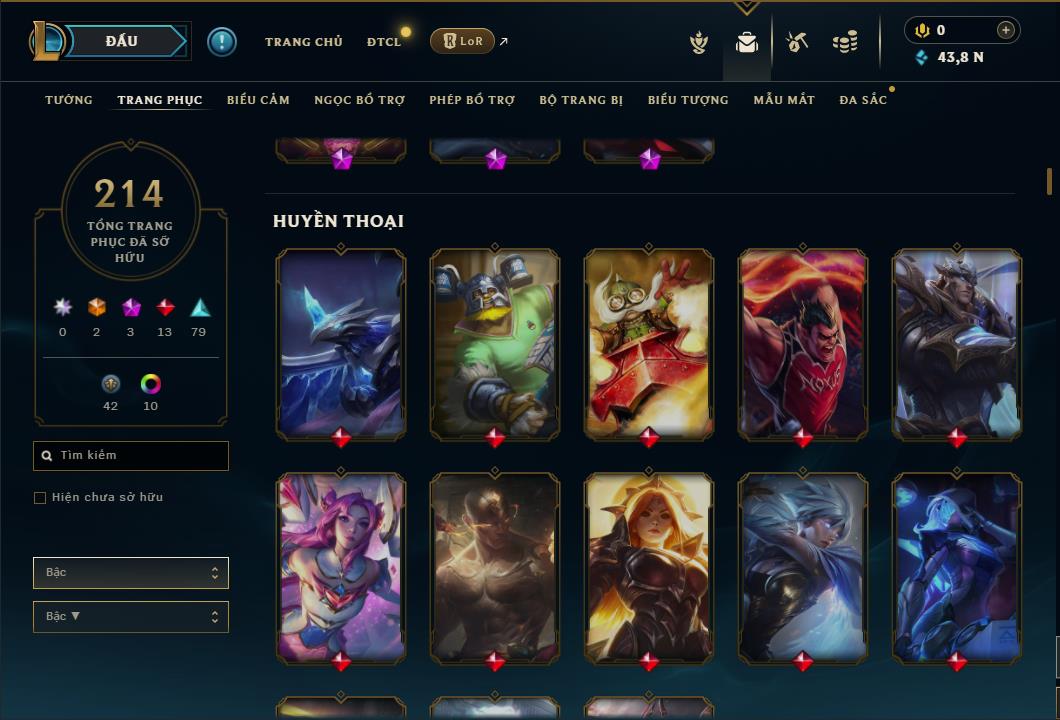Image resolution: width=1060 pixels, height=720 pixels.
Task: Go to the ĐTCL mode page
Action: pos(383,42)
